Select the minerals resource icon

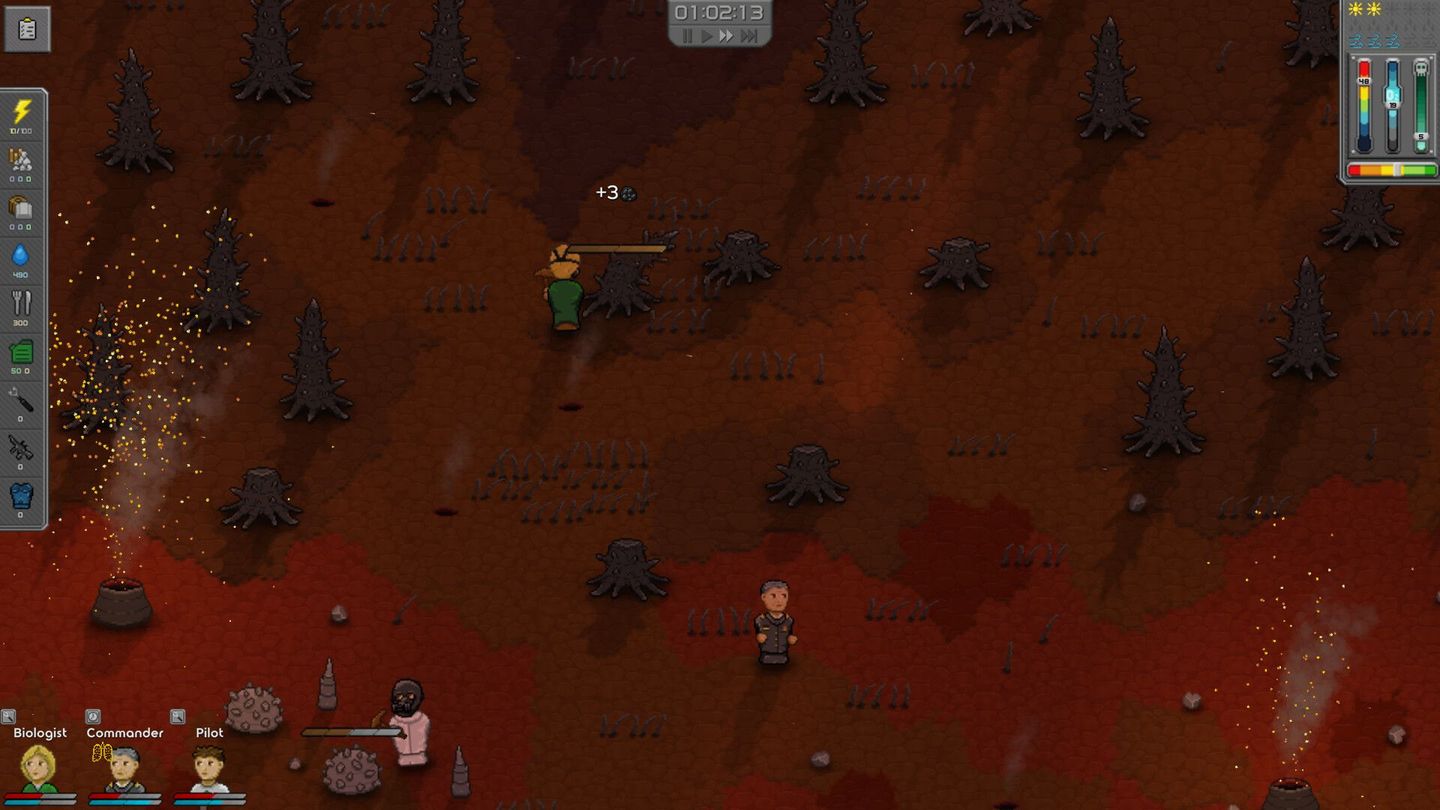pyautogui.click(x=22, y=158)
